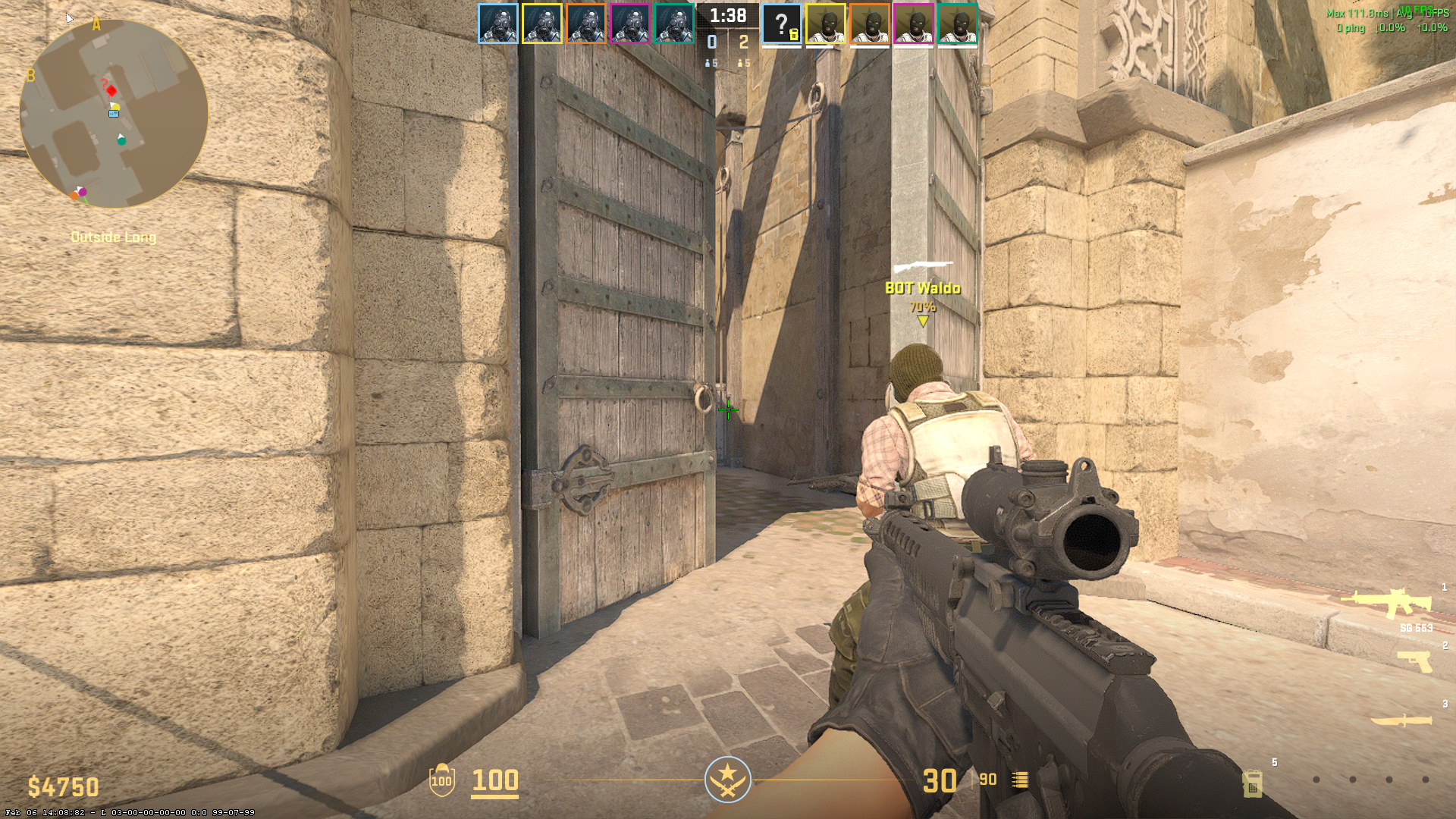Select the SG 553 rifle icon
This screenshot has width=1456, height=819.
coord(1386,604)
